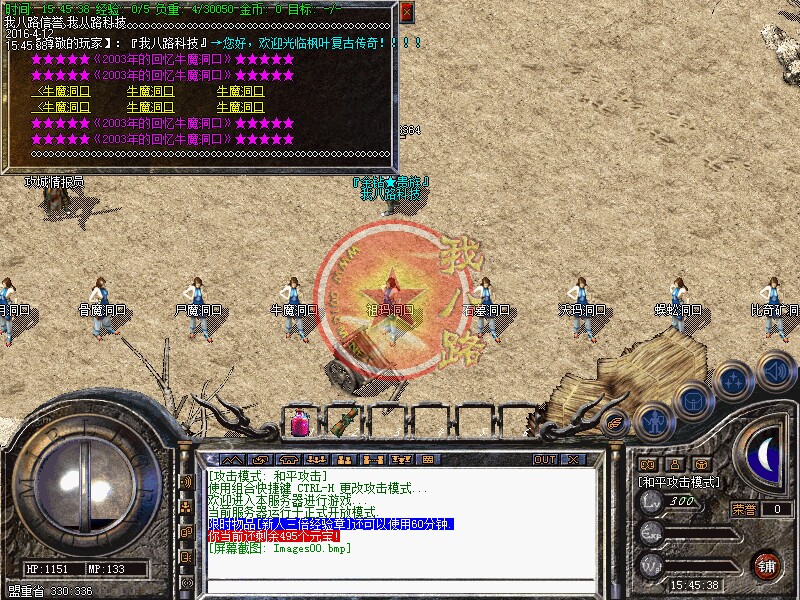Image resolution: width=800 pixels, height=600 pixels.
Task: Open the single-person icon button above attack mode
Action: [674, 464]
